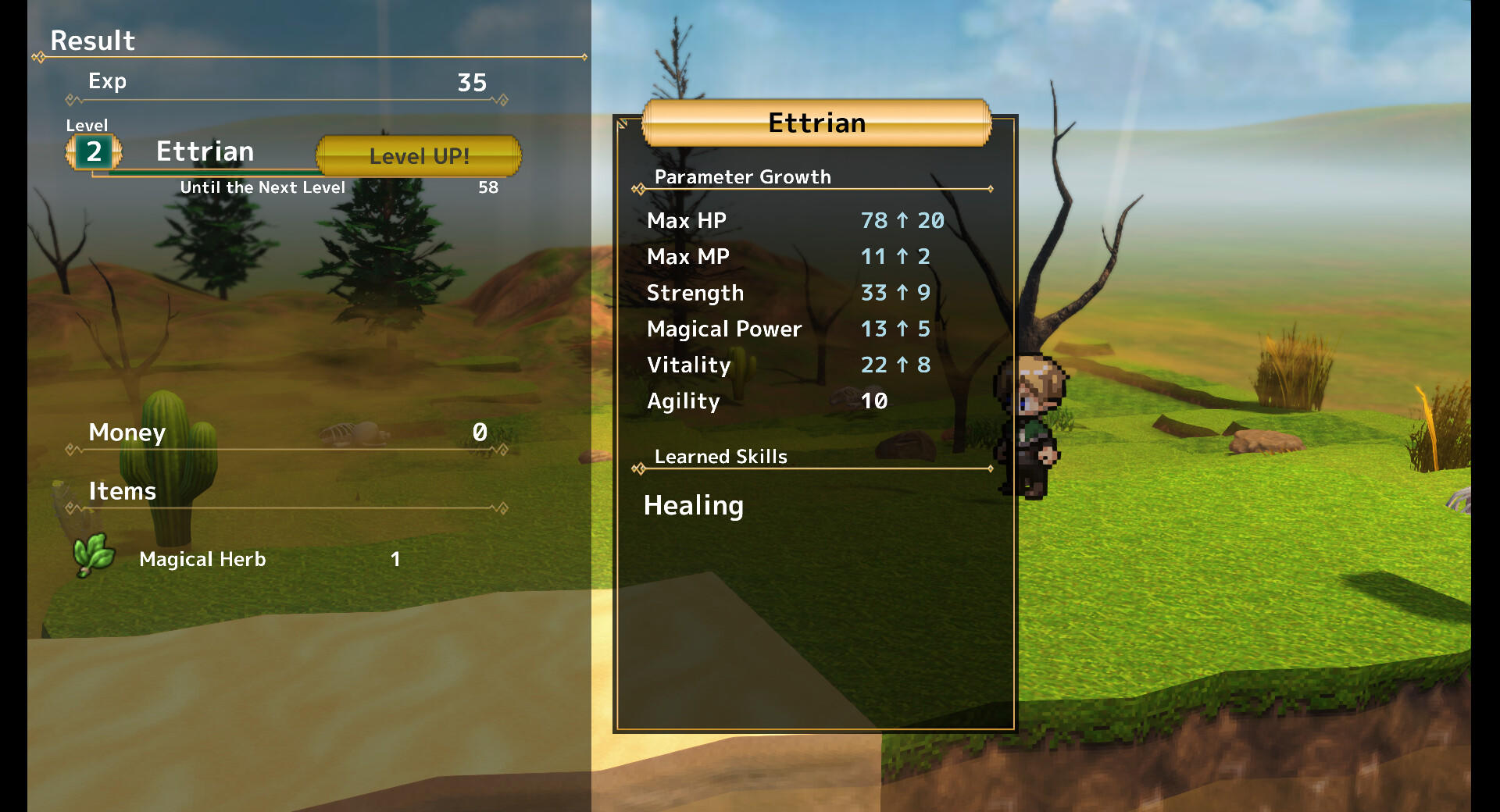Image resolution: width=1500 pixels, height=812 pixels.
Task: Open the Result header section
Action: click(x=92, y=41)
